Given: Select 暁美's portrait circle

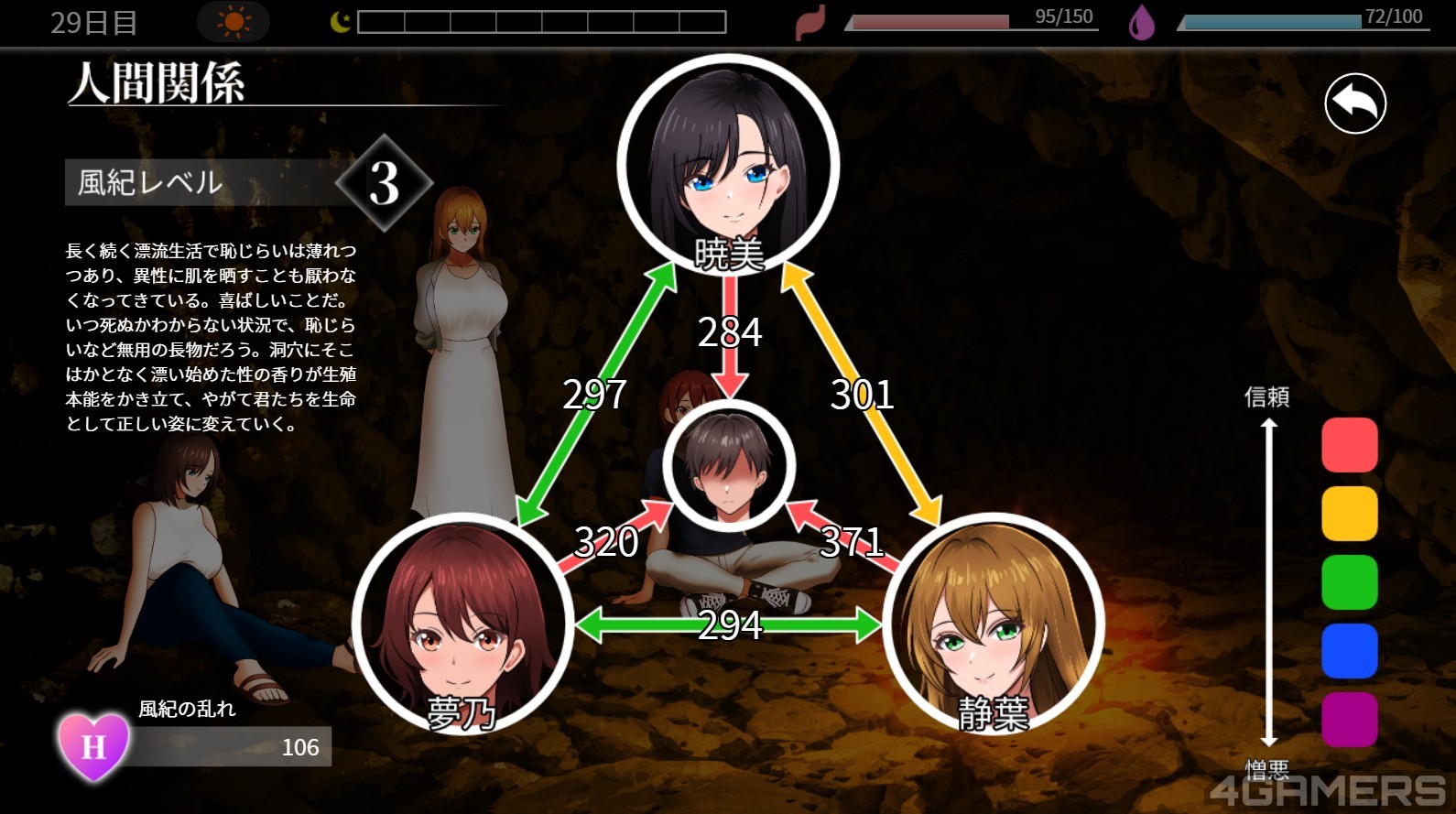Looking at the screenshot, I should (728, 166).
